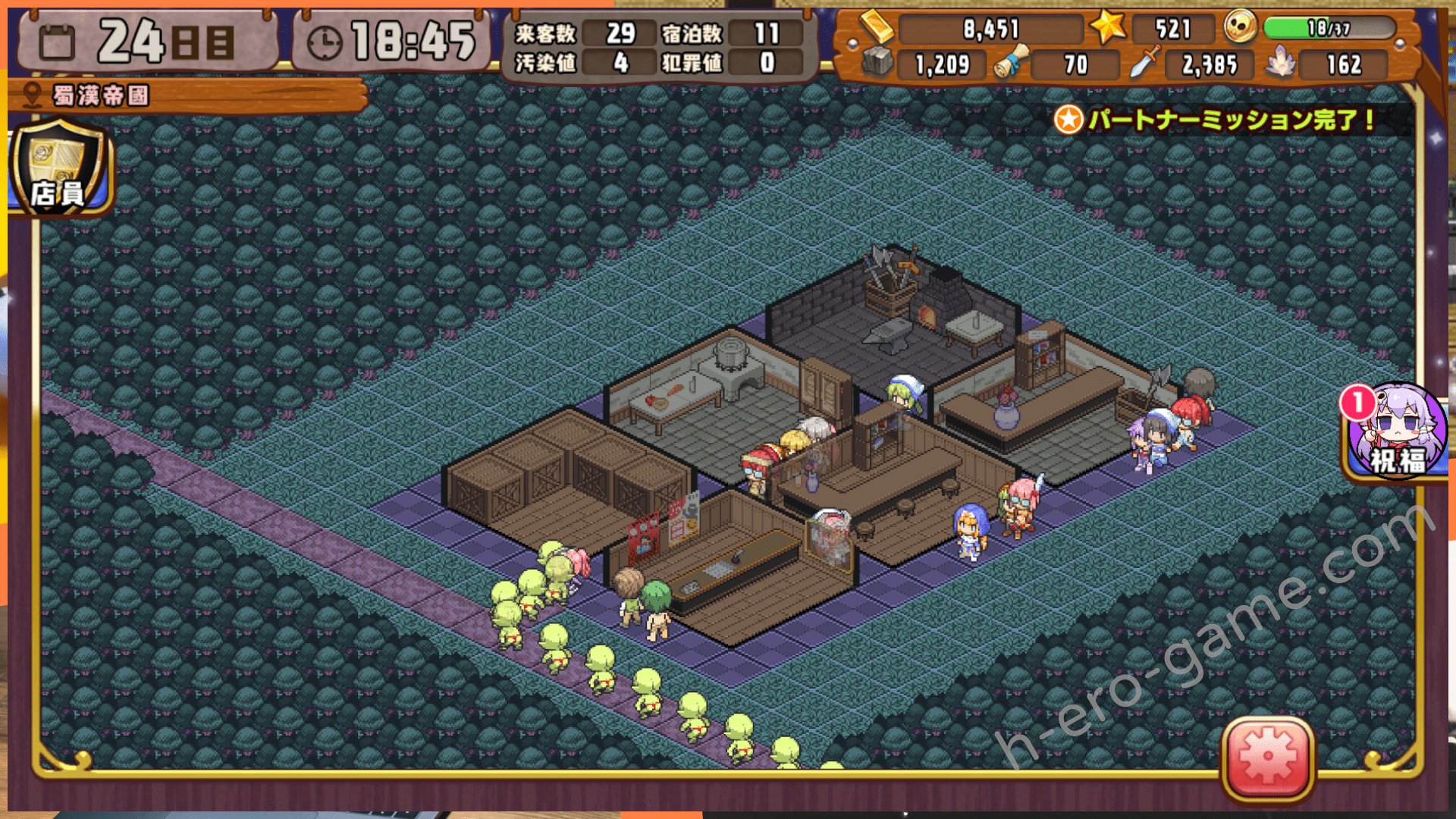Viewport: 1456px width, 819px height.
Task: Open the 店員 staff shield menu
Action: tap(59, 168)
